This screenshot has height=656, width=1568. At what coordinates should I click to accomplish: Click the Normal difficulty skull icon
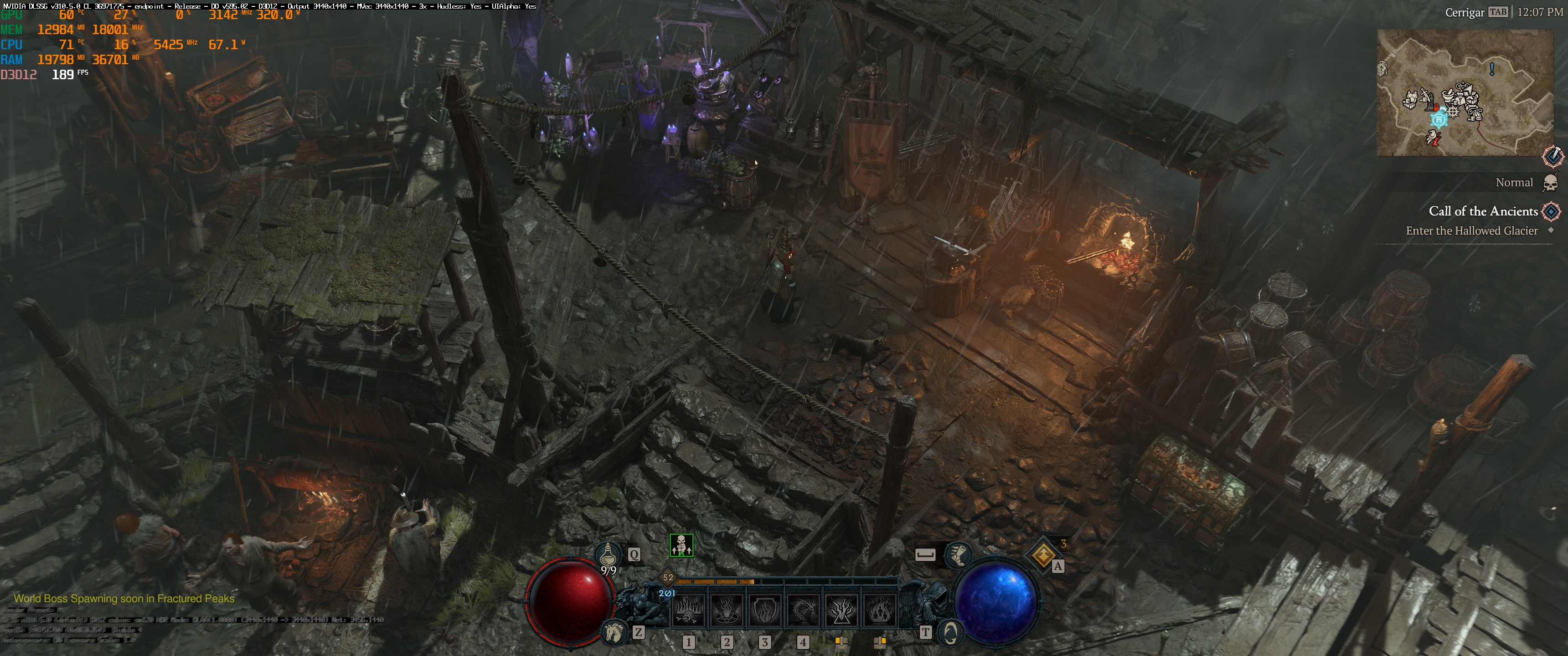click(x=1550, y=183)
